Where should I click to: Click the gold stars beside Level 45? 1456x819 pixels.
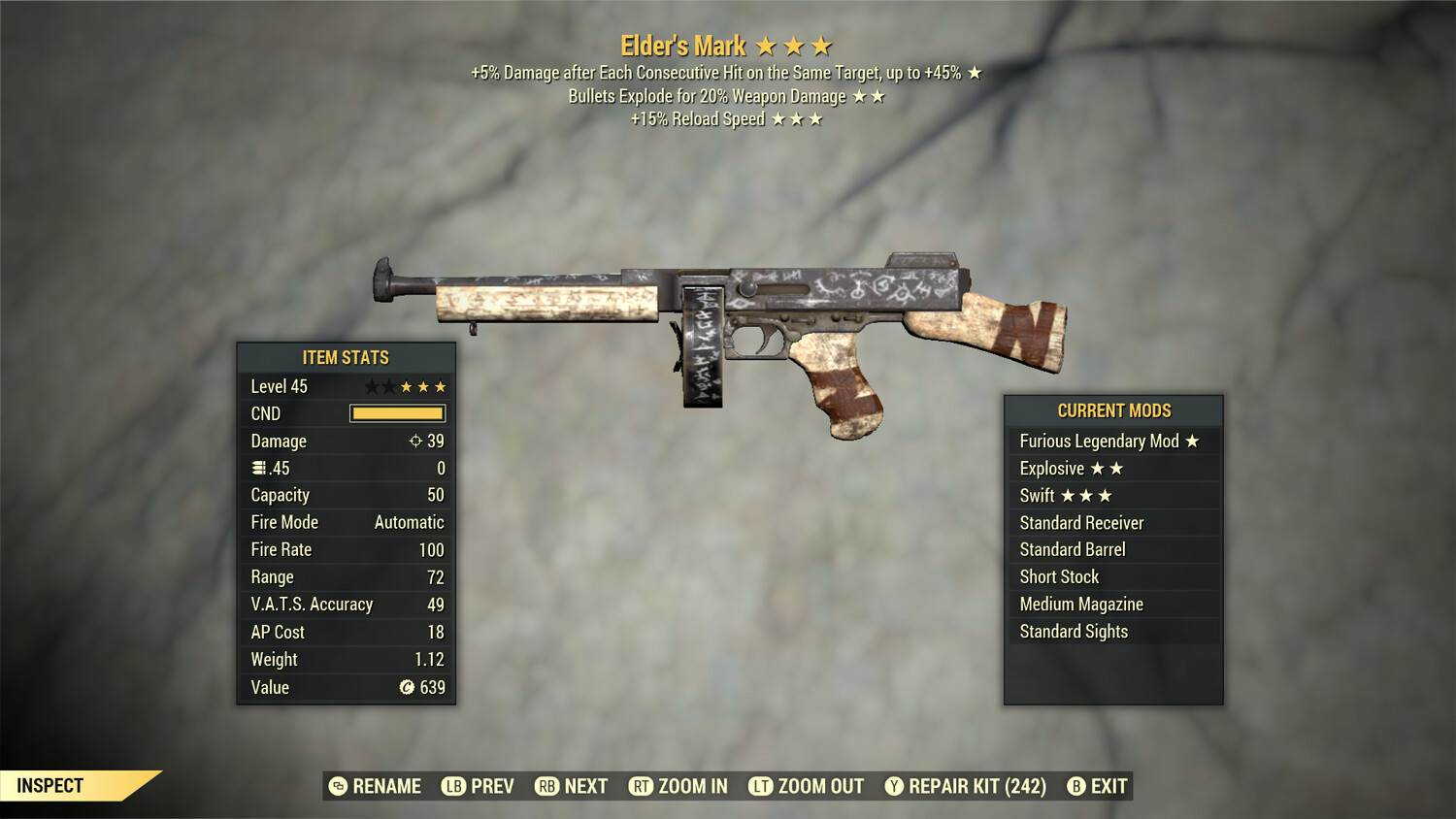[x=422, y=385]
